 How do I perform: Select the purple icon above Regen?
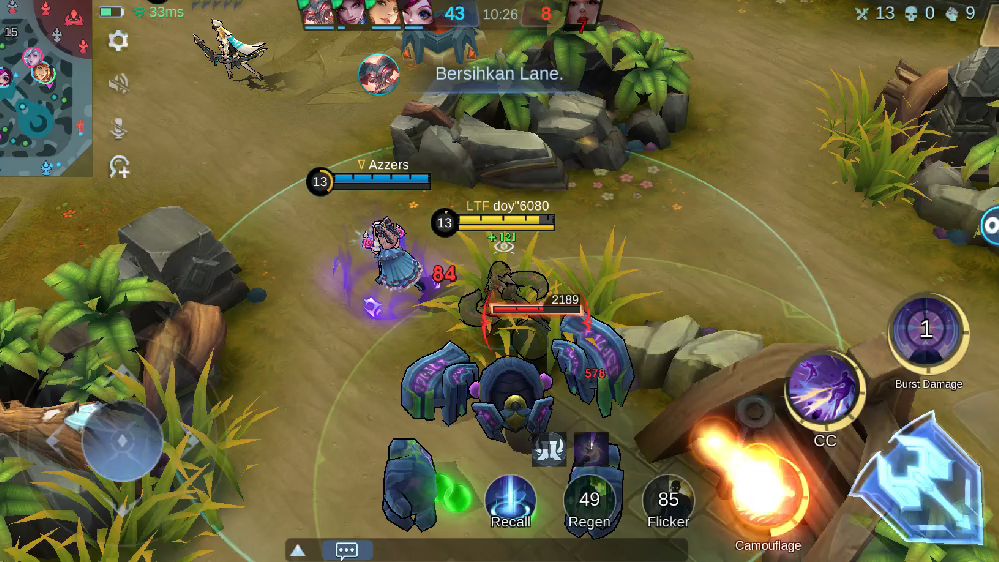tap(590, 449)
